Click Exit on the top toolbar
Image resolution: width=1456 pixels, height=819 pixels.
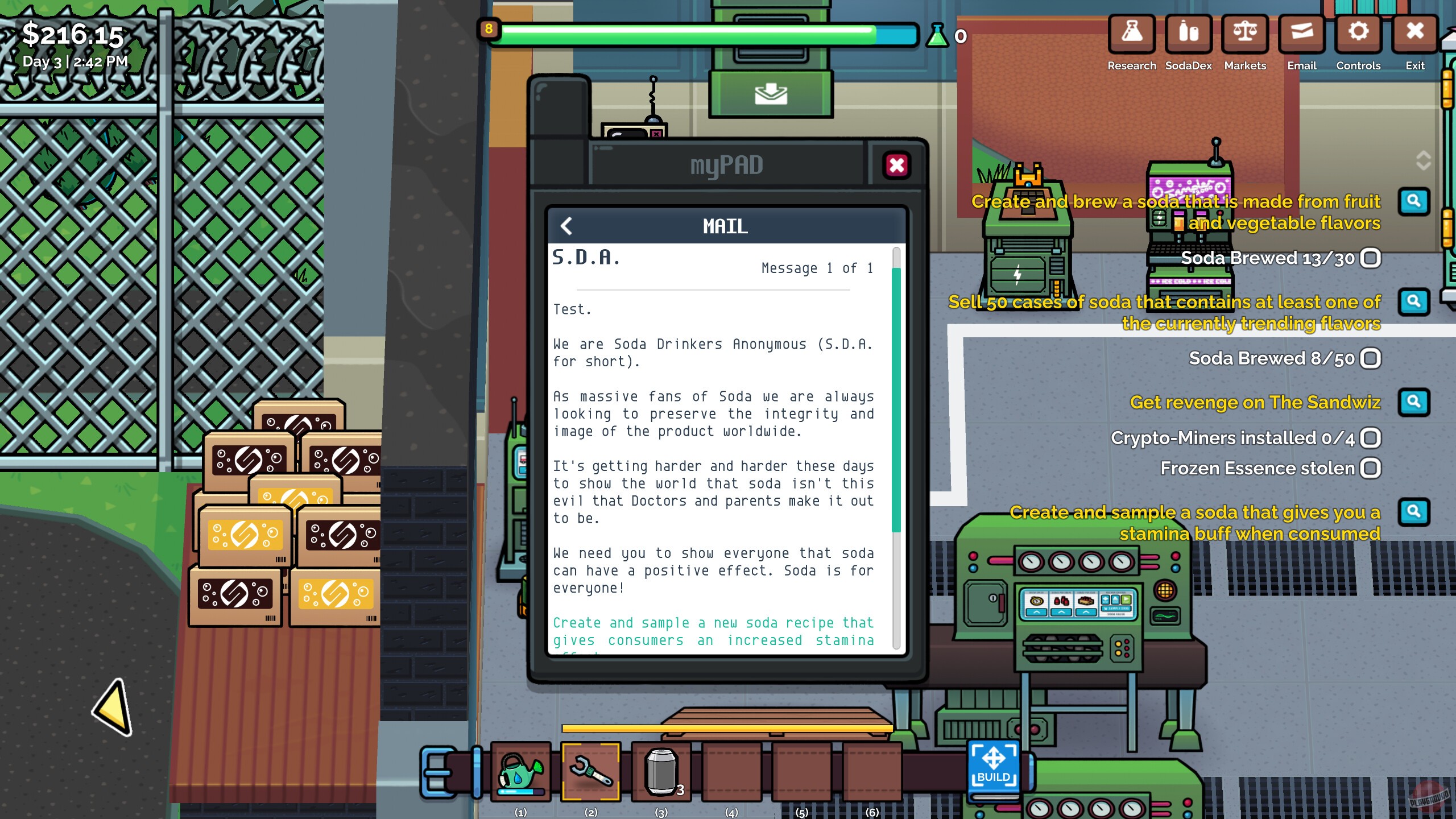pos(1414,35)
